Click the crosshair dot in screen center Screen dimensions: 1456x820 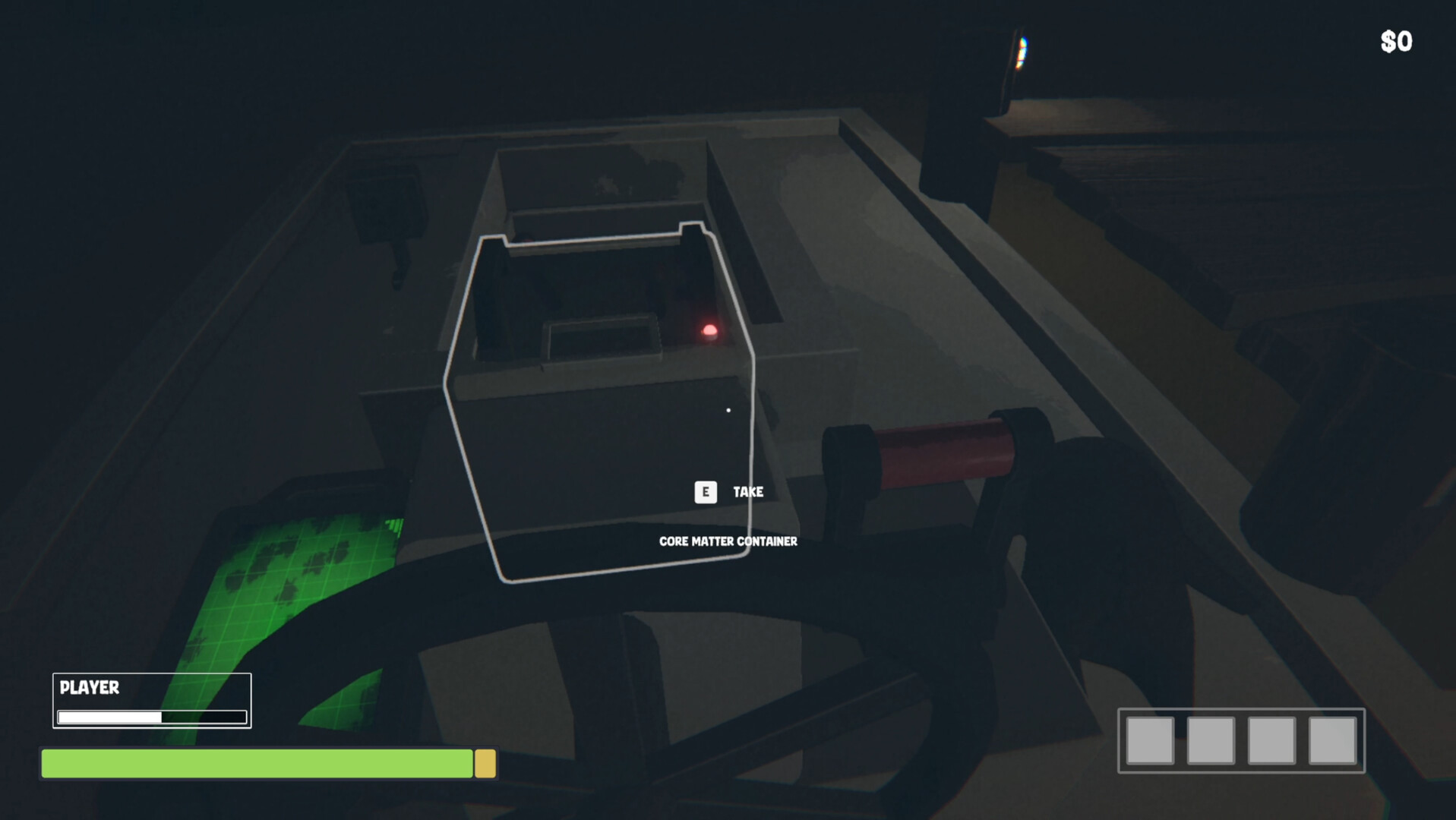[728, 410]
